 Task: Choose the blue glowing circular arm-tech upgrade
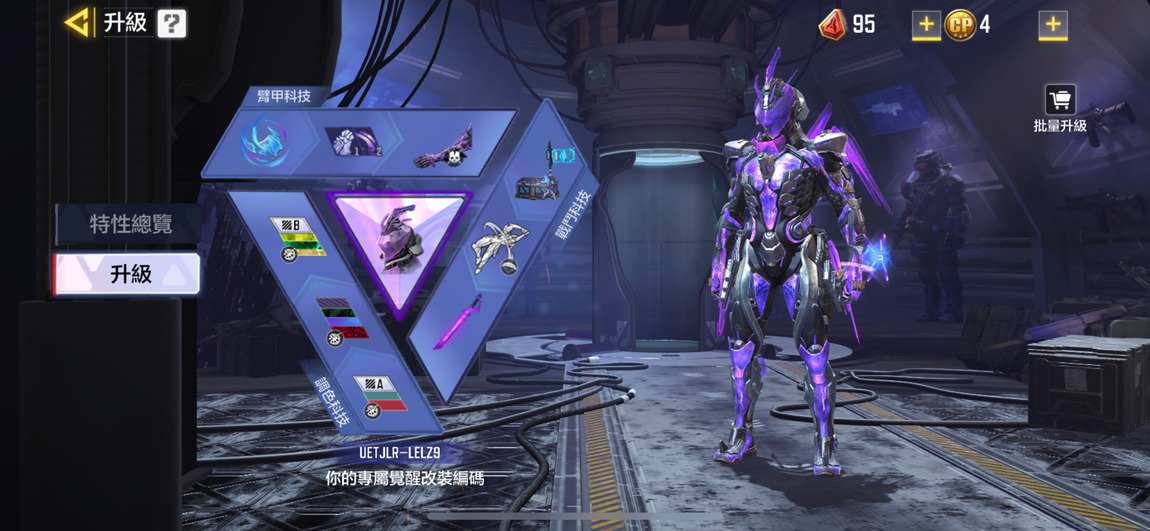(264, 142)
